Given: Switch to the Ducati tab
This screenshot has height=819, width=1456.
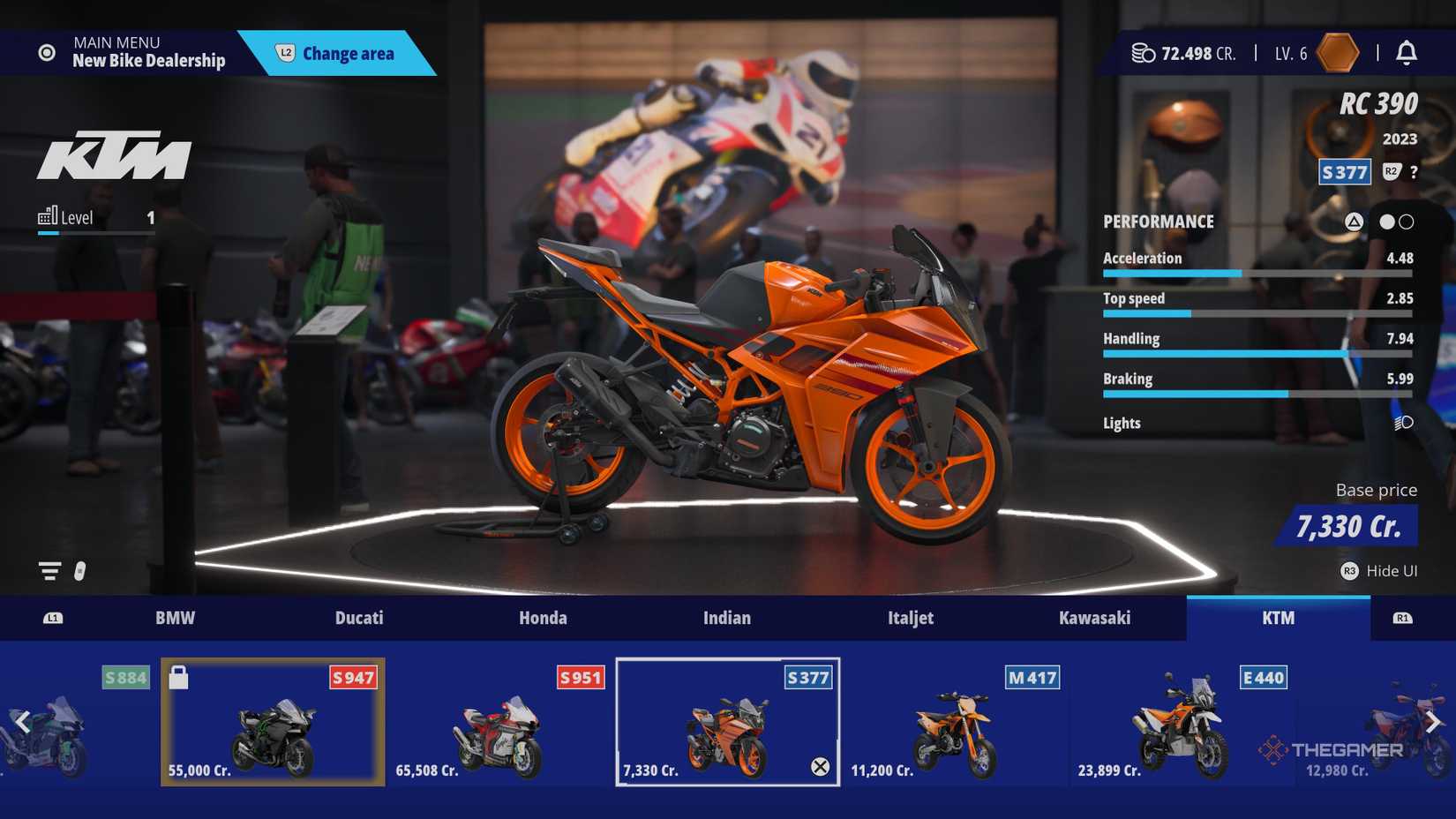Looking at the screenshot, I should [358, 618].
